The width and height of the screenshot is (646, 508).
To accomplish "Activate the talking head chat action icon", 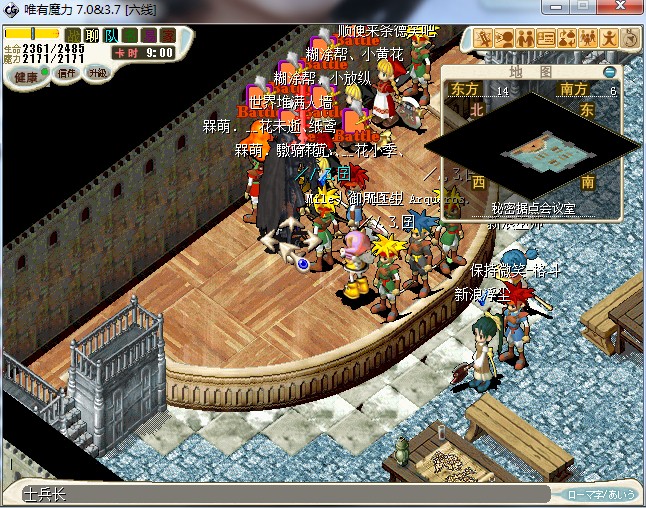I will [505, 39].
